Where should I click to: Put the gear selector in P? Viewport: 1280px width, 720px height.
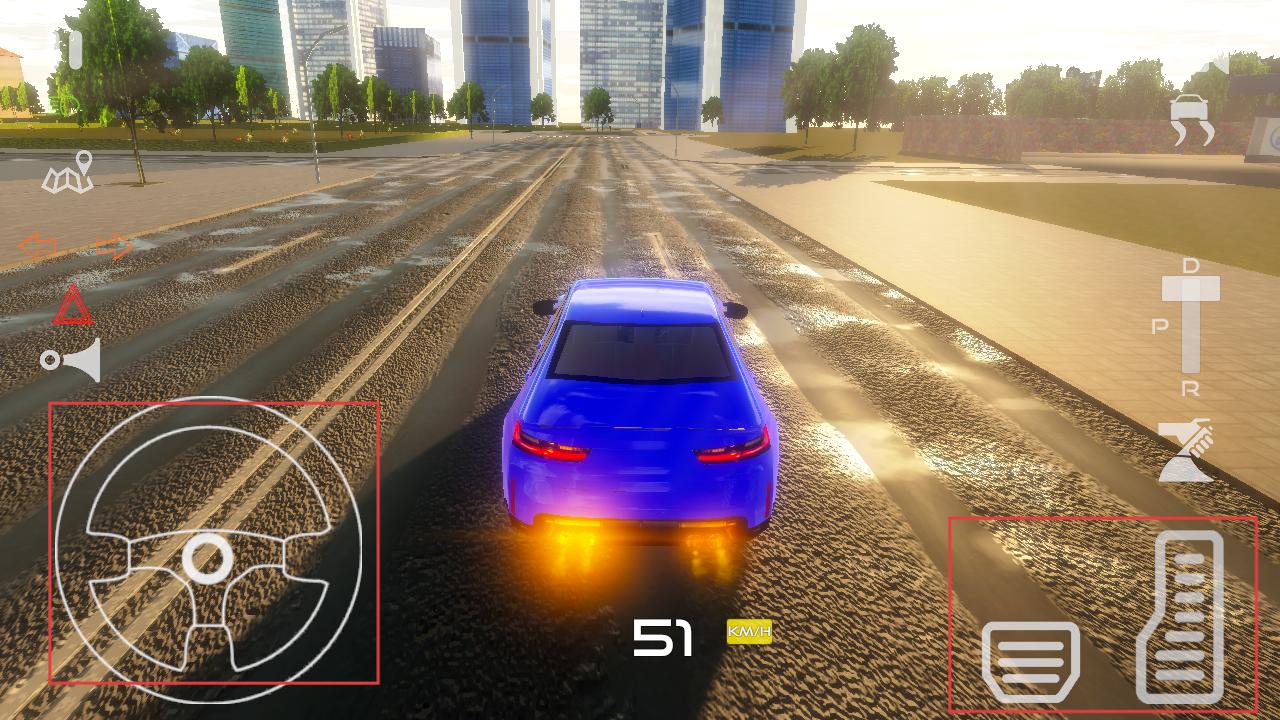[1160, 328]
